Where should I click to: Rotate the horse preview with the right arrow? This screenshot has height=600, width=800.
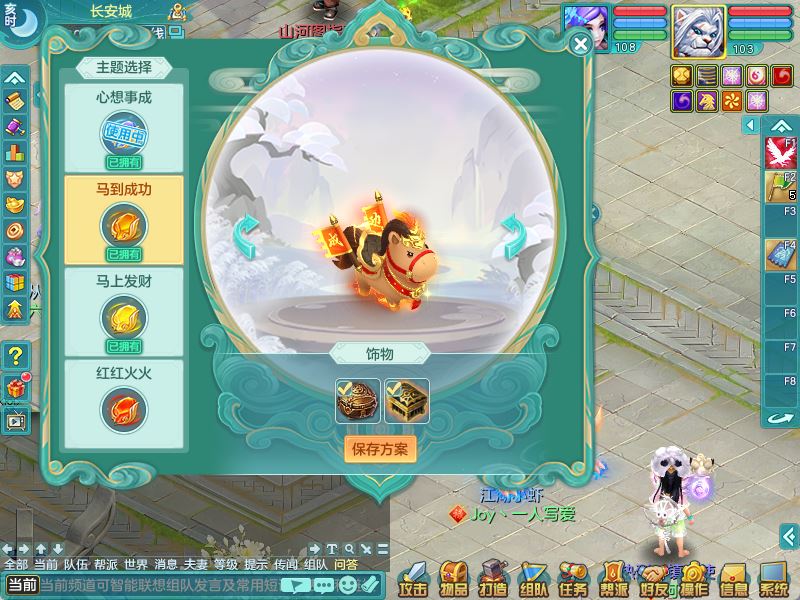(x=513, y=236)
